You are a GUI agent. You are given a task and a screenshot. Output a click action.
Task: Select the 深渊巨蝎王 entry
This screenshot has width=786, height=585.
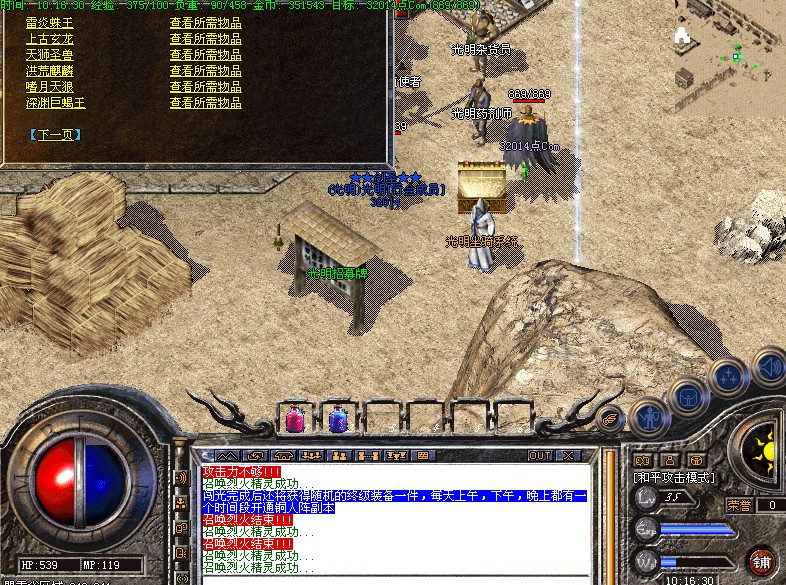55,102
